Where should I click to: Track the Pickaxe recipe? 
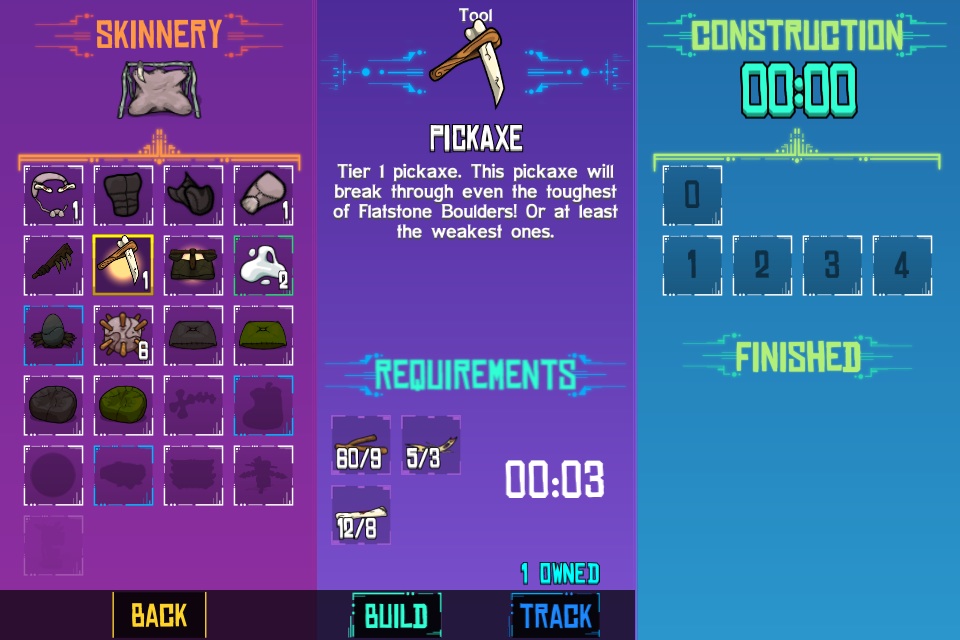point(556,615)
